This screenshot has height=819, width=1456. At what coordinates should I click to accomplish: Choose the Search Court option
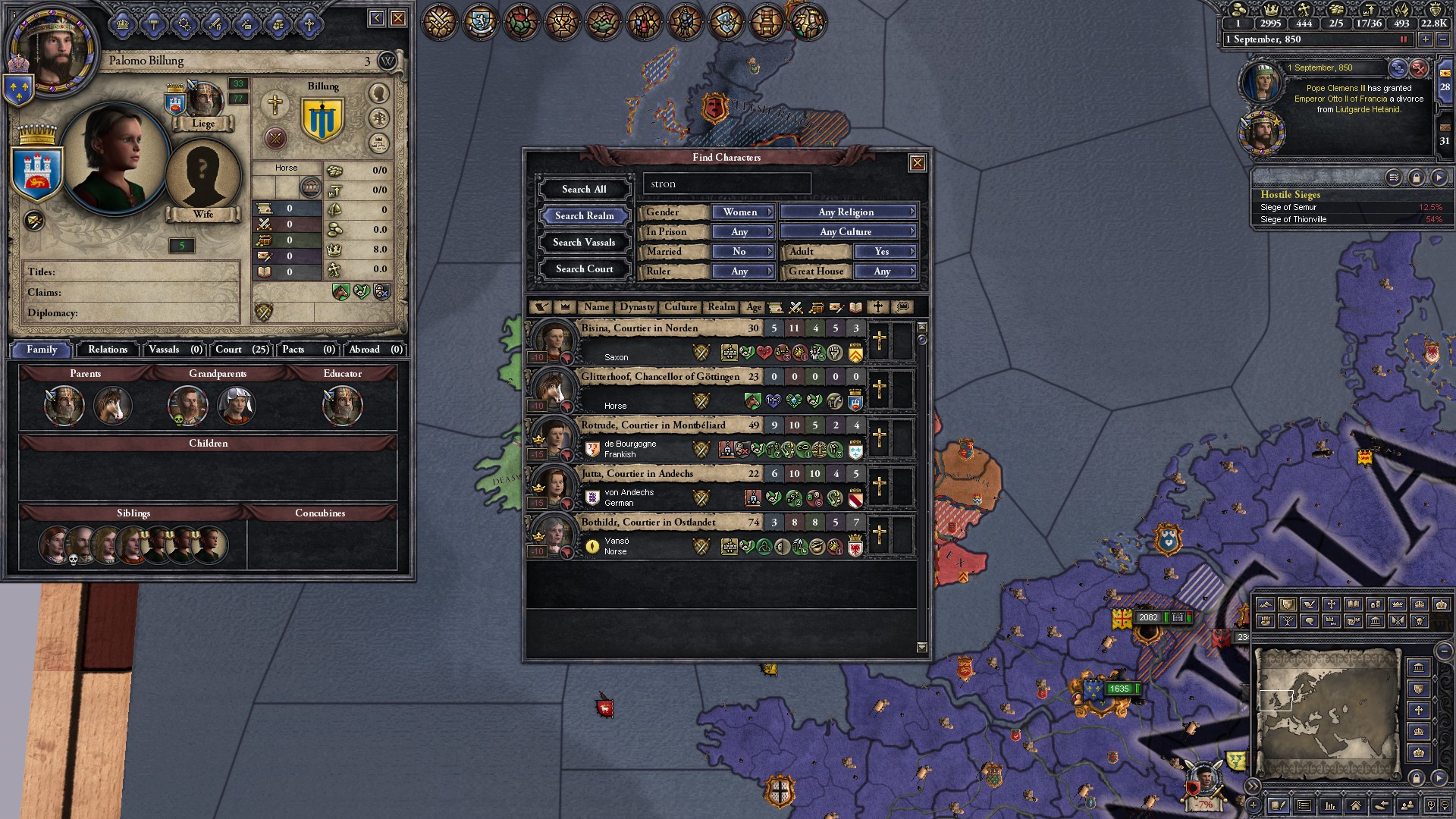(x=584, y=269)
